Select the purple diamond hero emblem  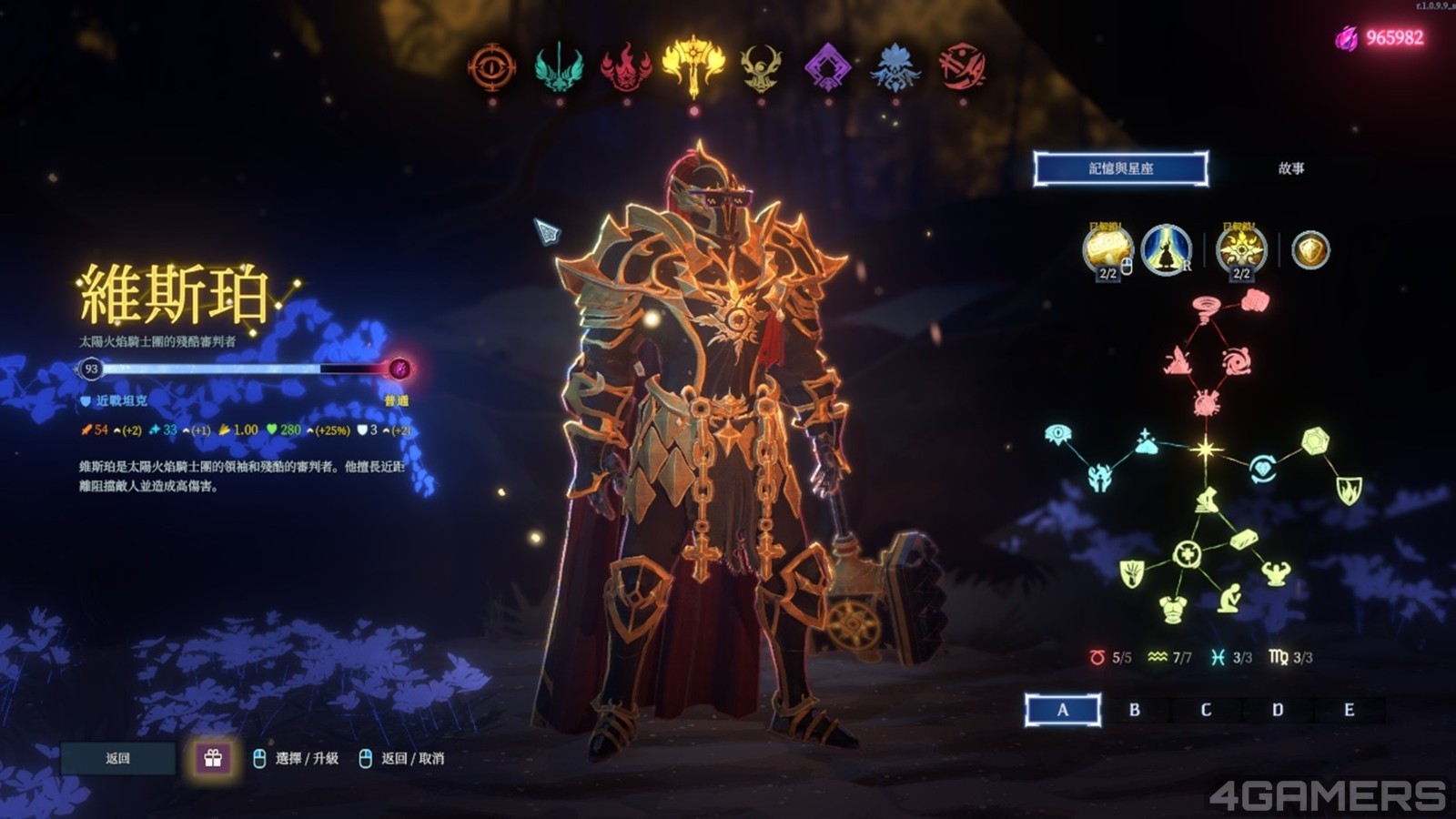(828, 66)
